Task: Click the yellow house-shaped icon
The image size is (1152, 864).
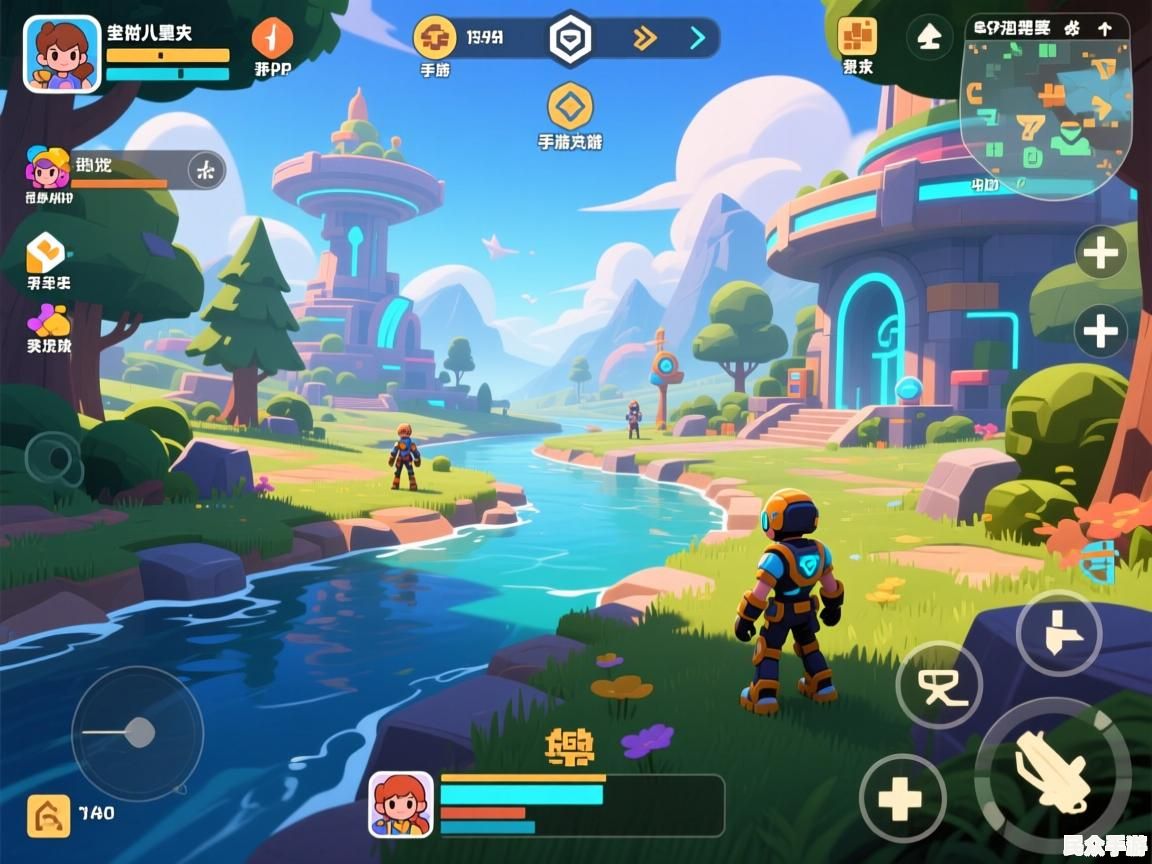Action: pyautogui.click(x=48, y=815)
